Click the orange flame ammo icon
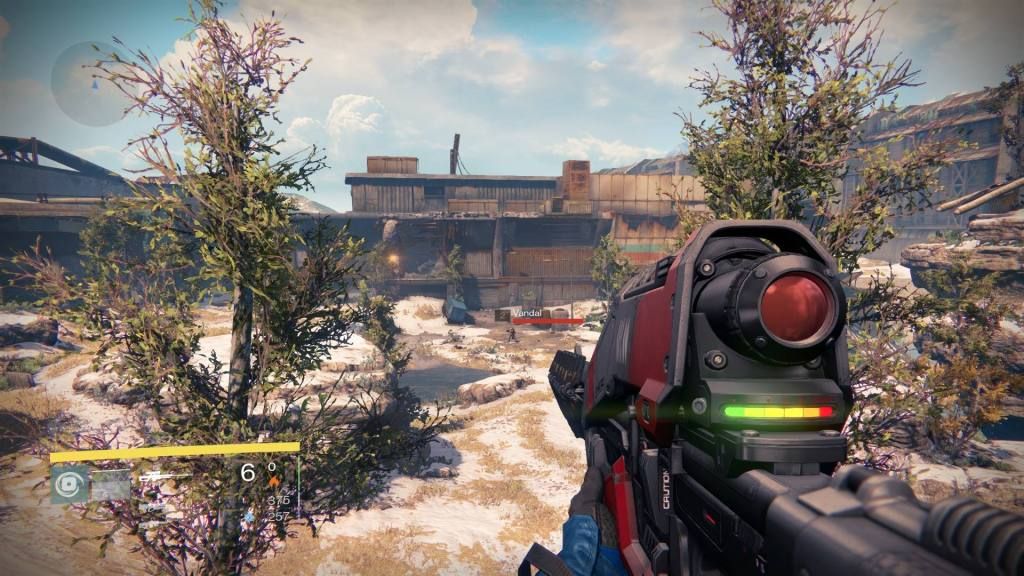1024x576 pixels. pos(274,480)
